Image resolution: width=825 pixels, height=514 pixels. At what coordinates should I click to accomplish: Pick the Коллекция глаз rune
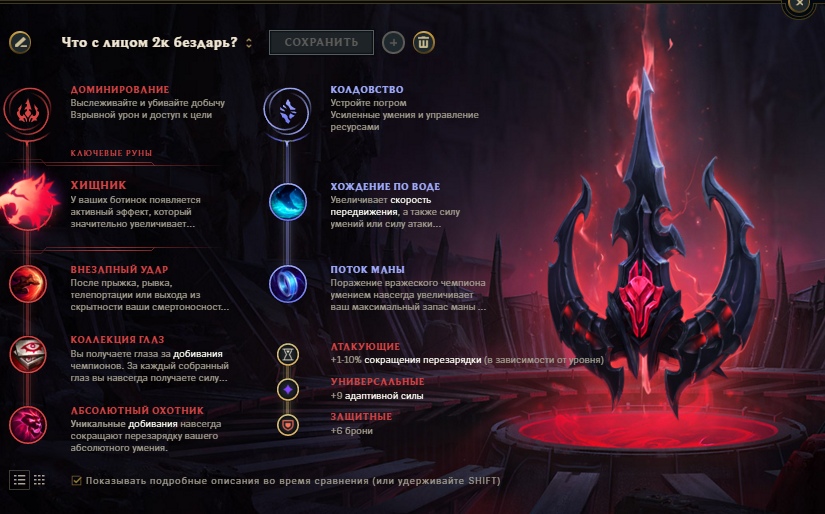[x=25, y=353]
